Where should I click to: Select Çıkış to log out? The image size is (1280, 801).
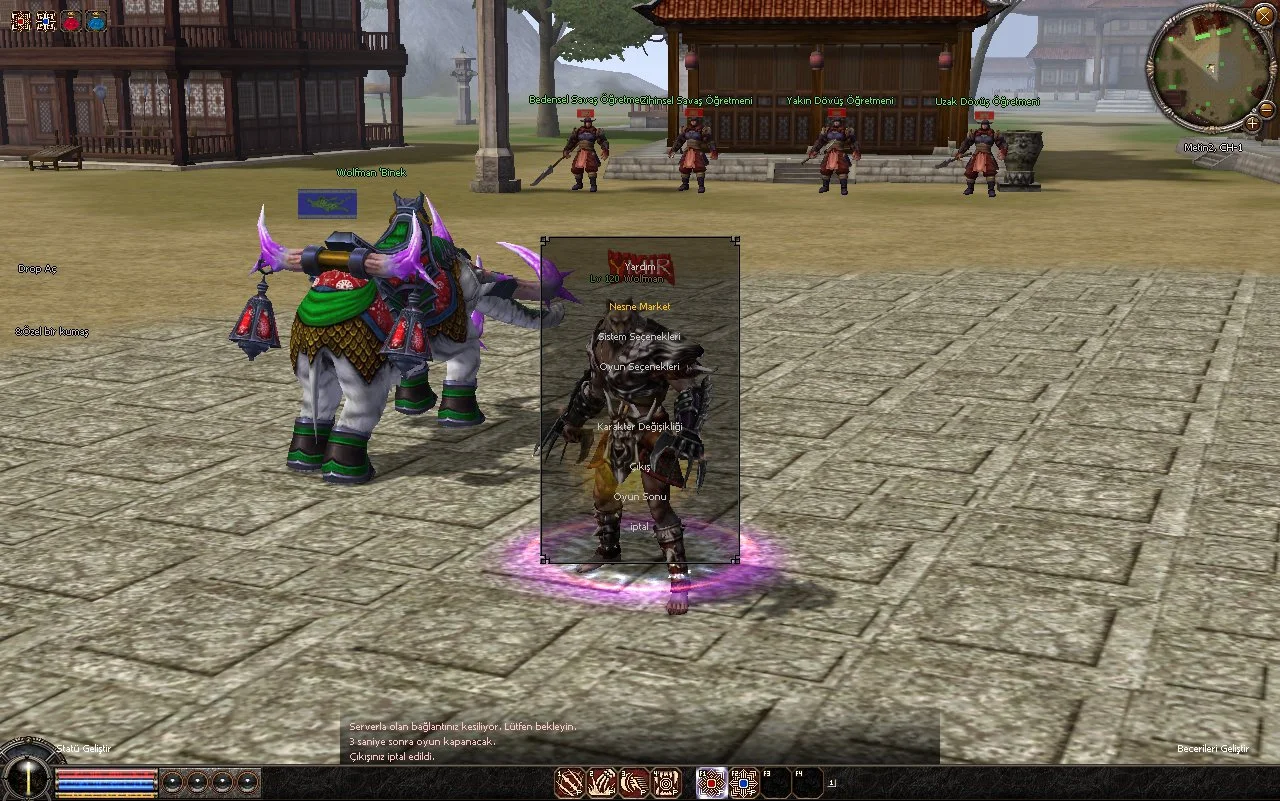pyautogui.click(x=640, y=467)
